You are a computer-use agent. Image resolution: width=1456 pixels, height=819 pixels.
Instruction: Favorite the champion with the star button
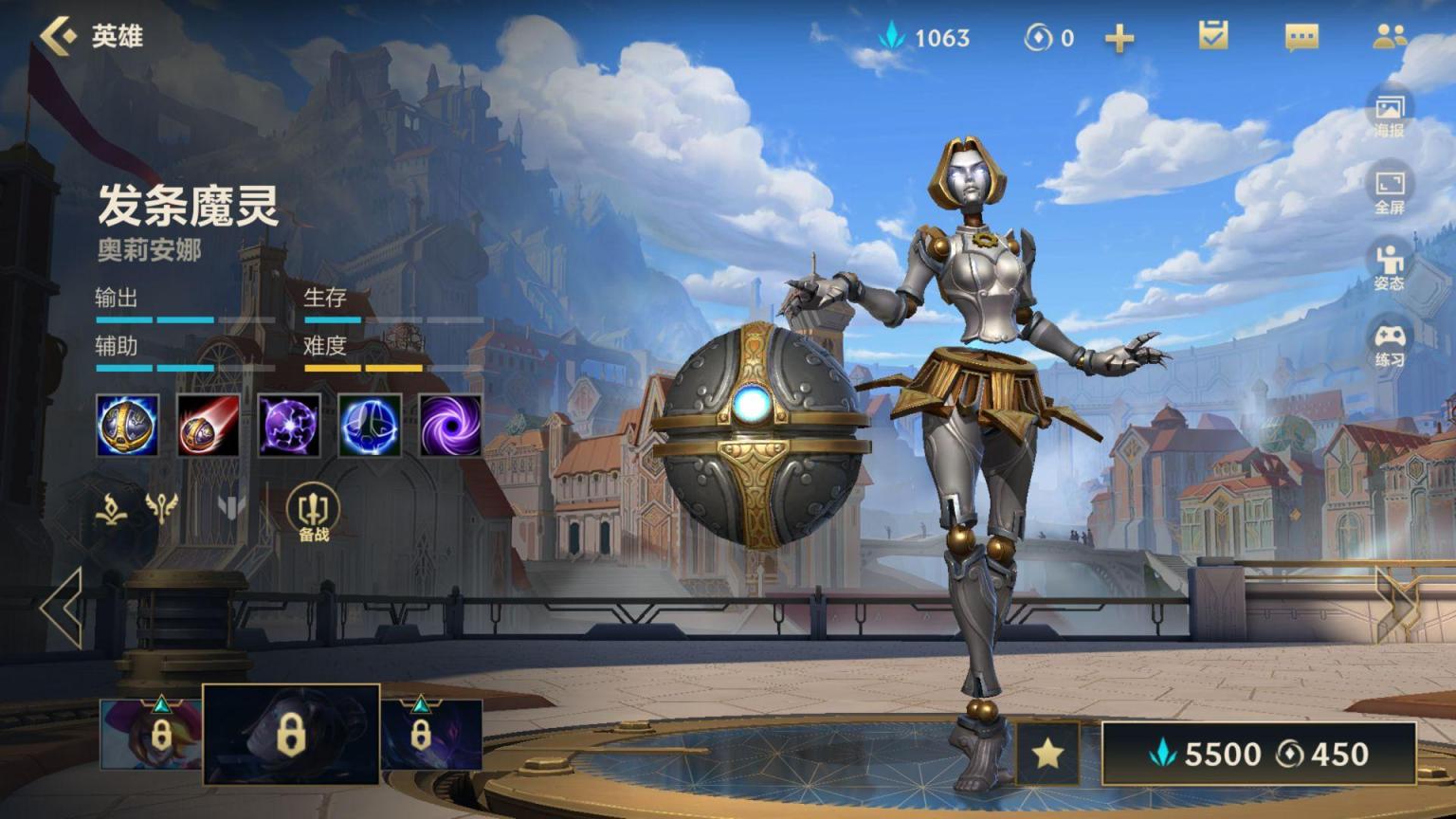click(1047, 754)
